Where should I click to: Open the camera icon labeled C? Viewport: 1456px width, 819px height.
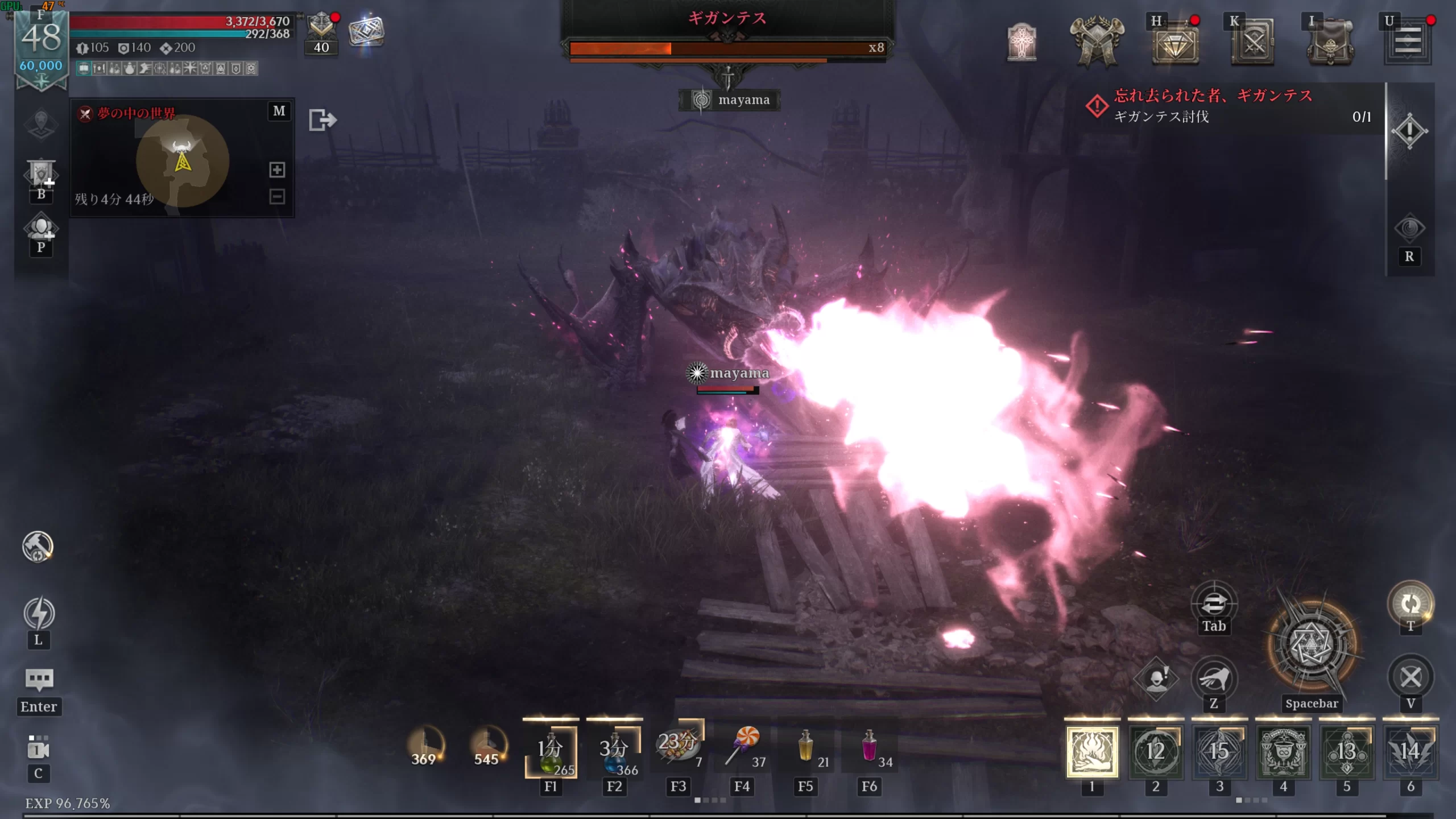(39, 749)
